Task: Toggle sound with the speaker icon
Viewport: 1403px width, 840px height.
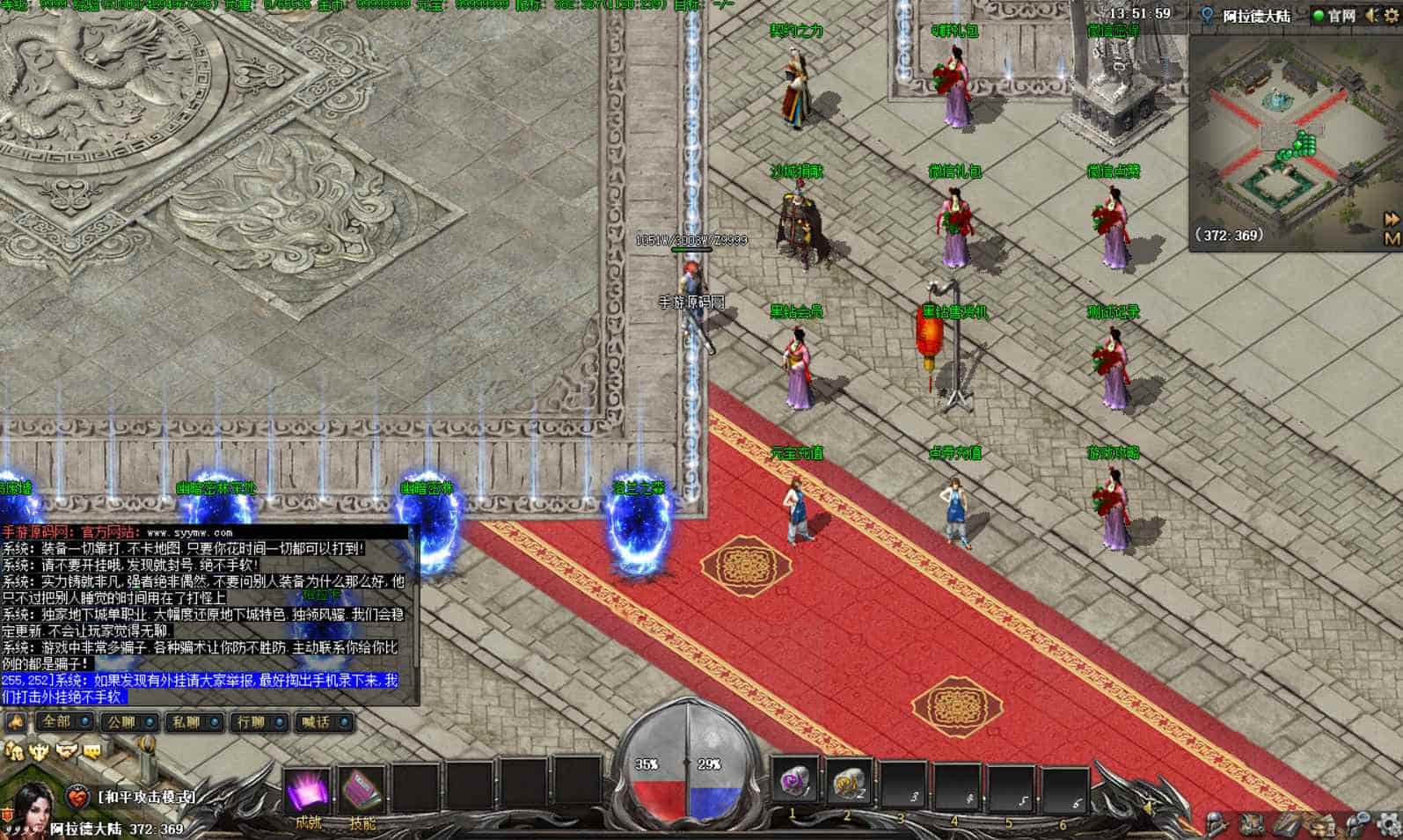Action: [x=1371, y=16]
